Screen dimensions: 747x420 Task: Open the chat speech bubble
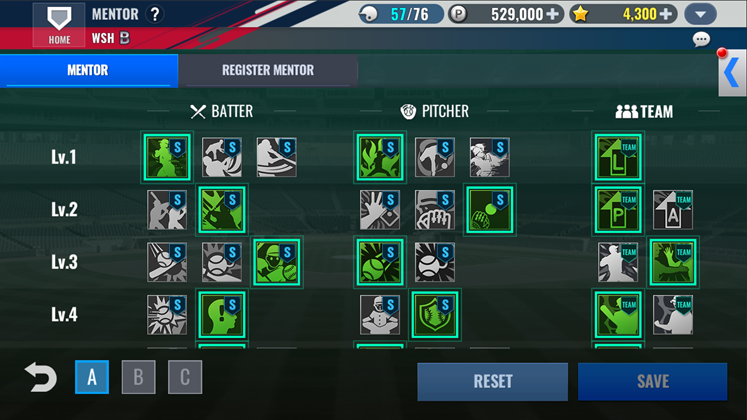(701, 40)
